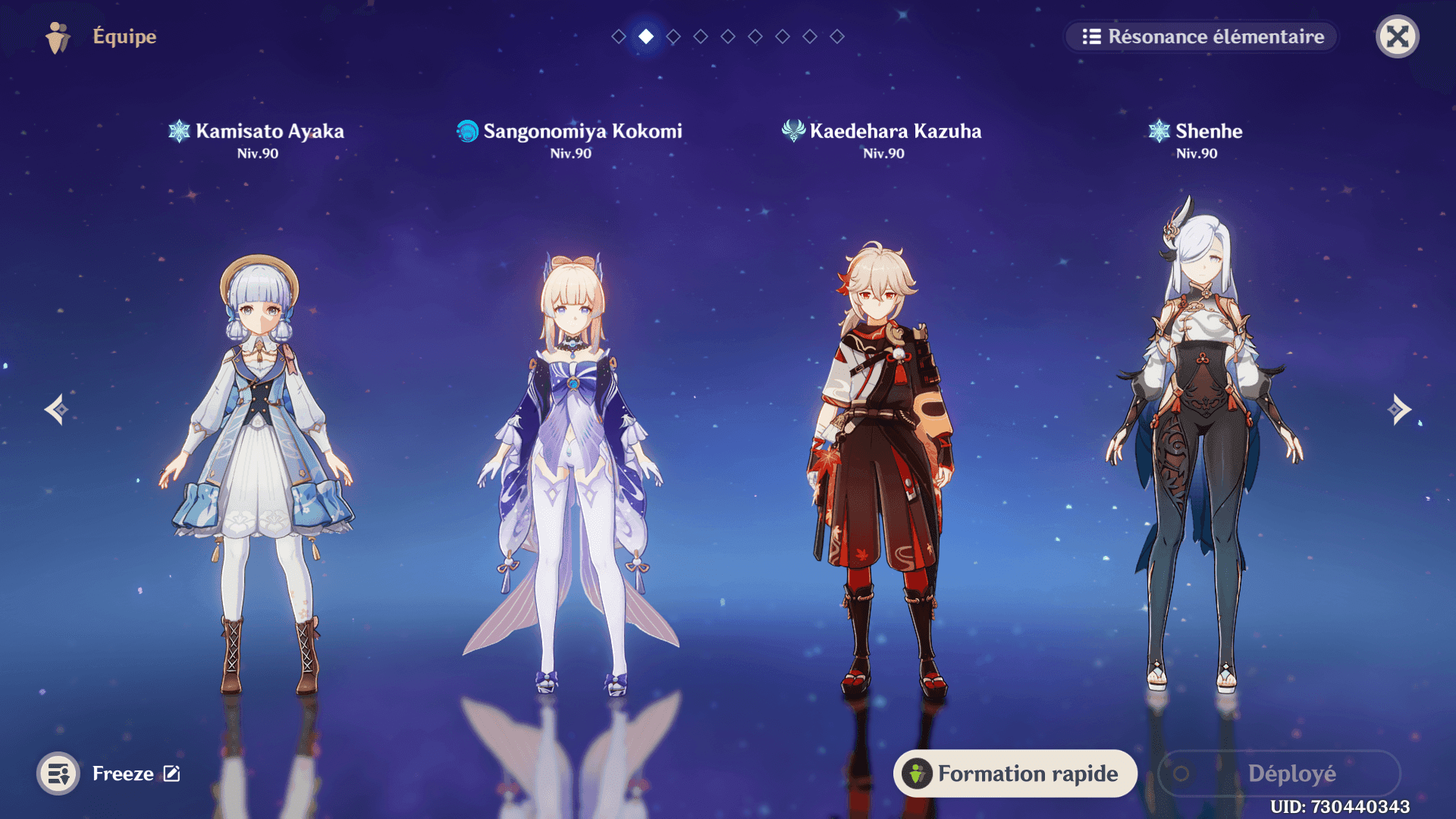Image resolution: width=1456 pixels, height=819 pixels.
Task: Open the team list icon beside Freeze
Action: tap(58, 773)
